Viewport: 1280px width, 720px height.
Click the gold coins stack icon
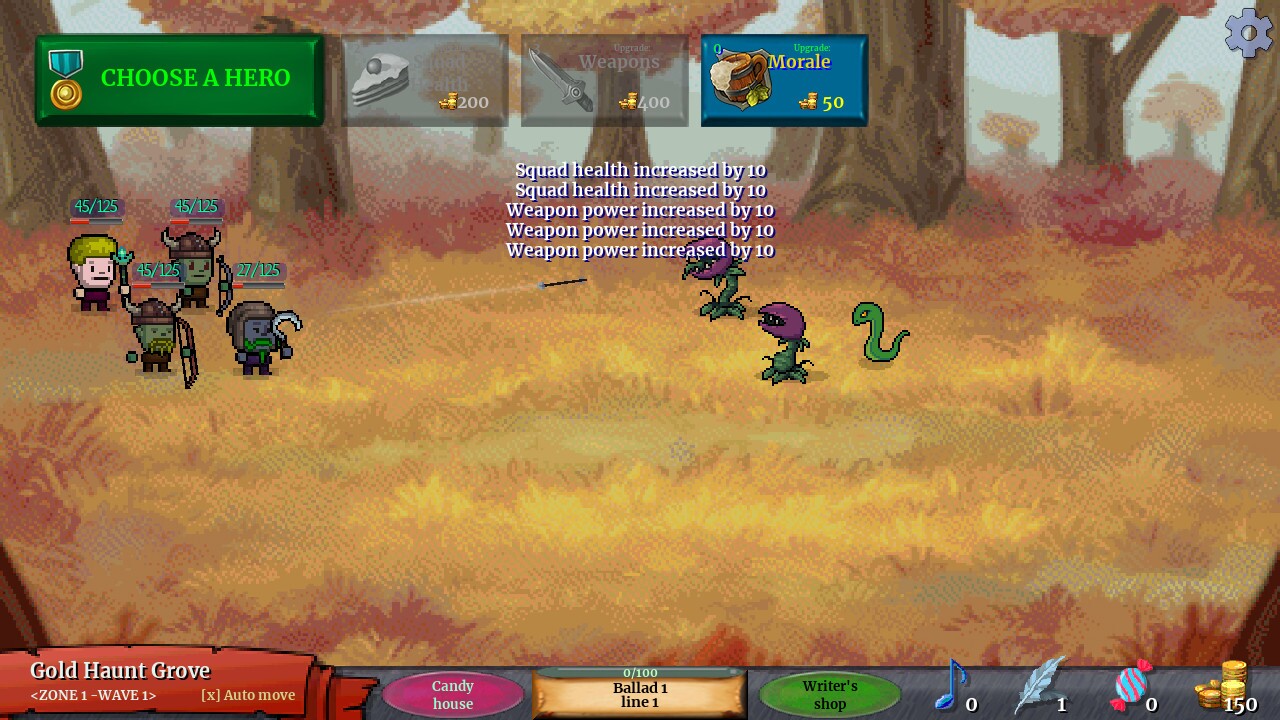click(1222, 686)
